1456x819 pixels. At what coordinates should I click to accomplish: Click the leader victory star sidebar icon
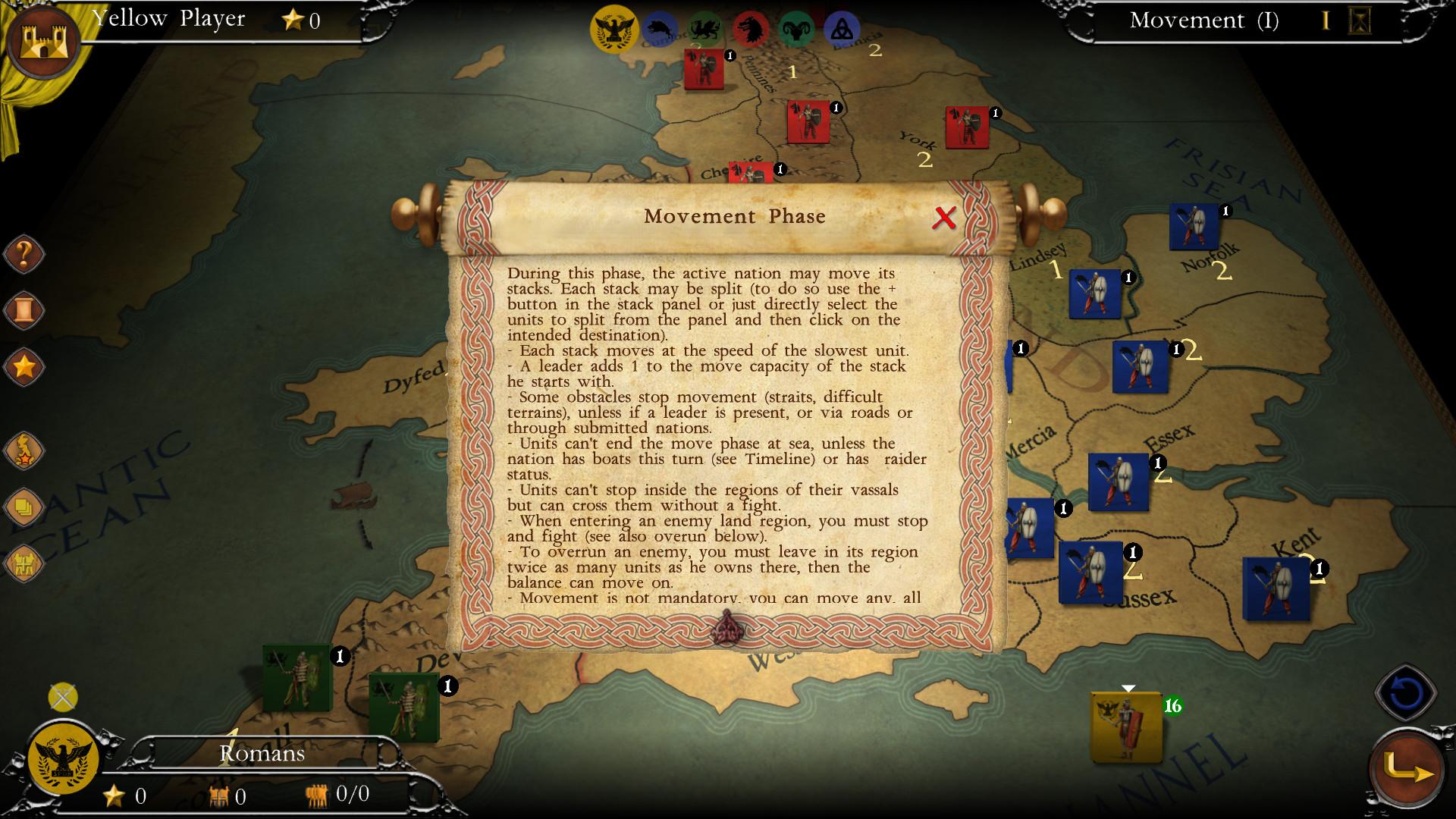23,450
